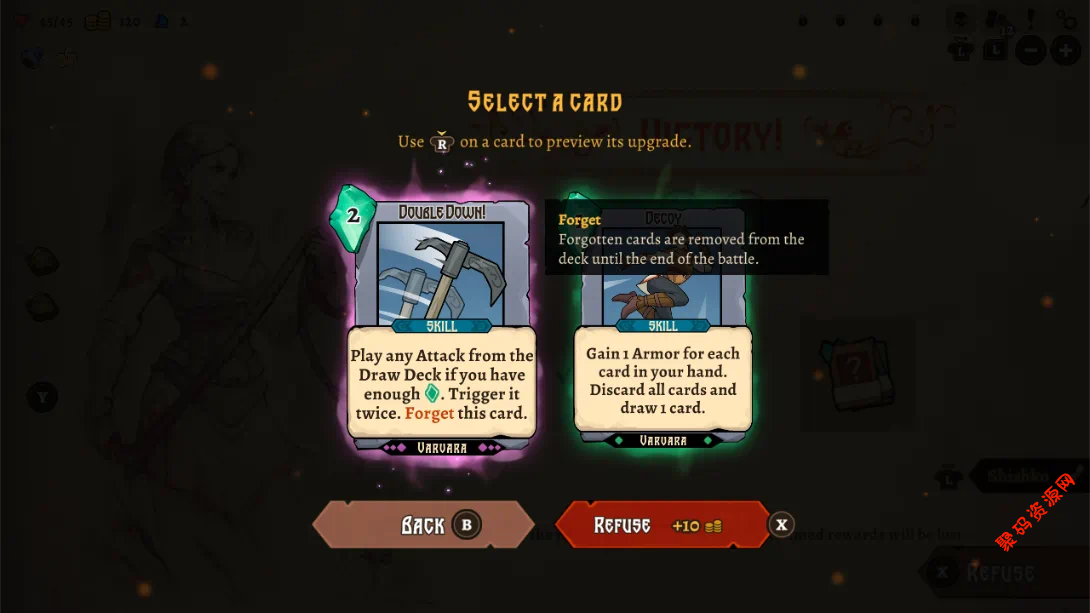Refuse the card for +10 gold
Image resolution: width=1090 pixels, height=613 pixels.
coord(661,525)
